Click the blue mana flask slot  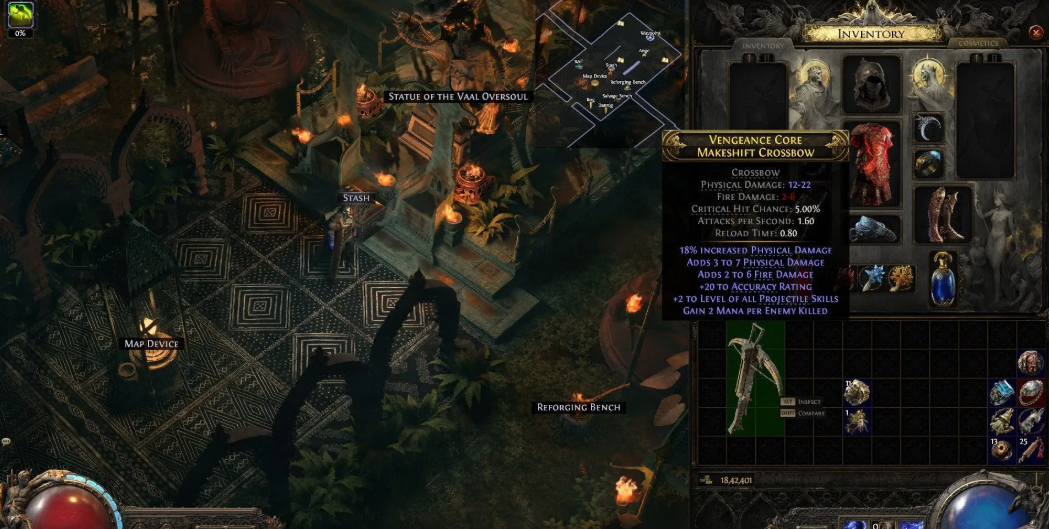coord(943,277)
